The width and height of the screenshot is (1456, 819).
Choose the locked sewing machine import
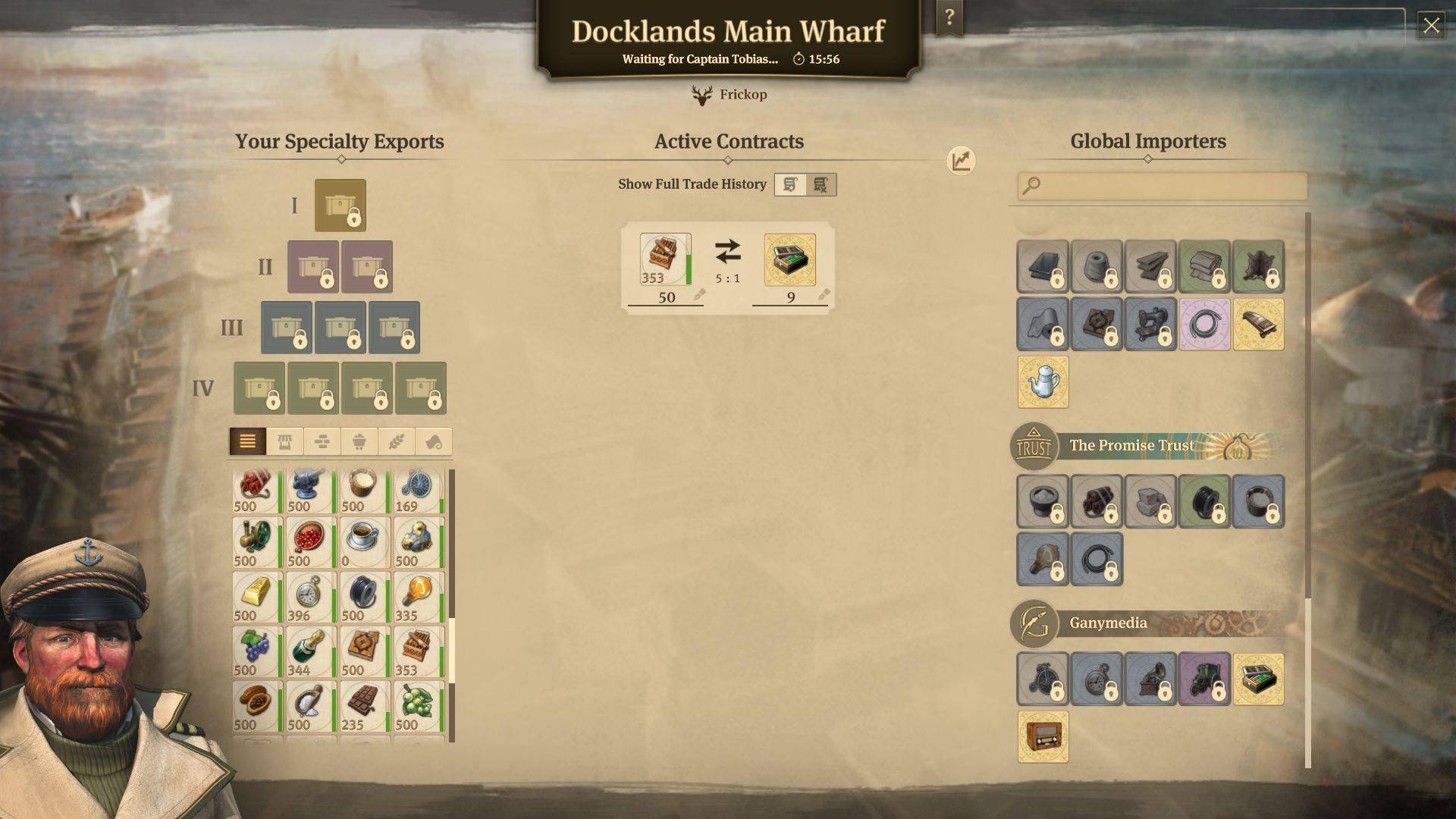(x=1150, y=325)
